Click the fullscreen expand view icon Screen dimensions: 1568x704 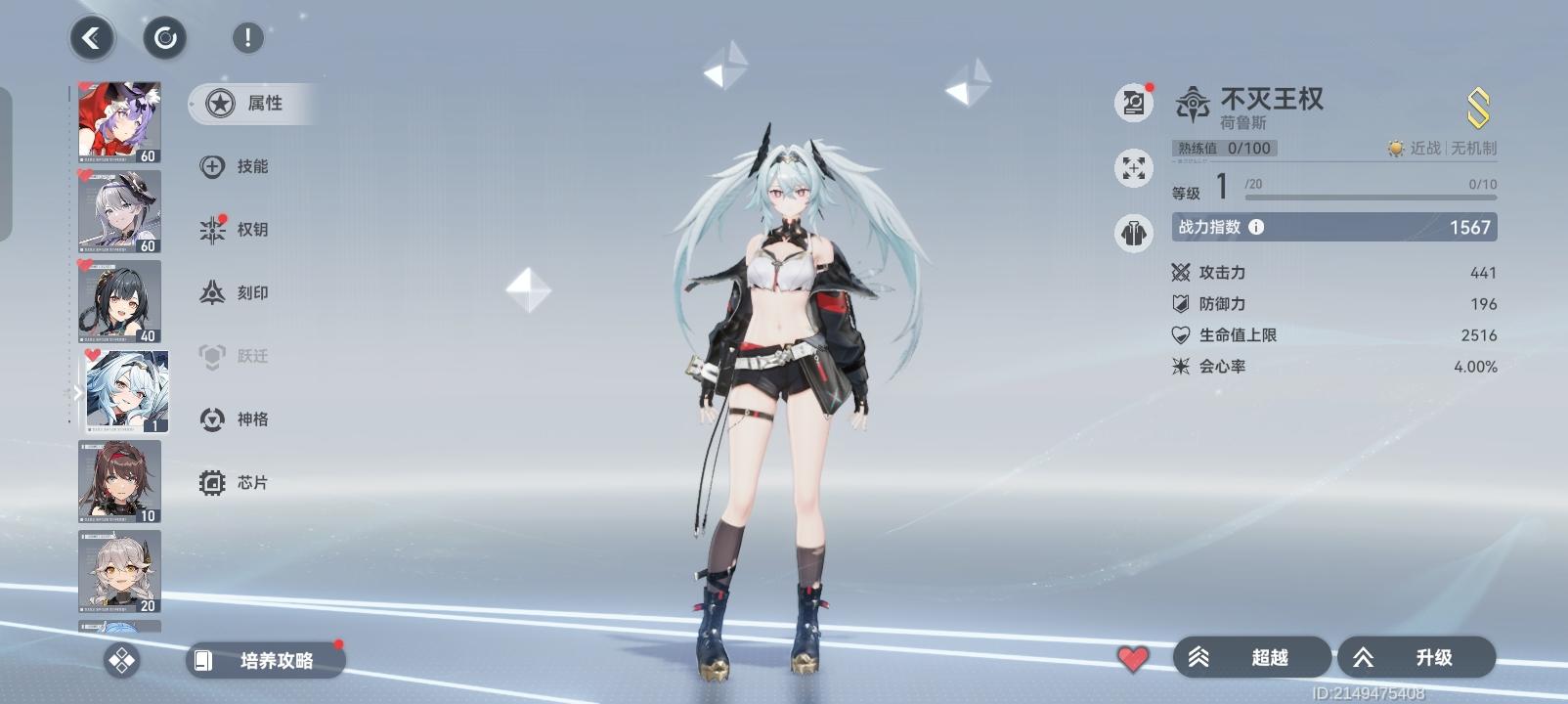[x=1132, y=168]
